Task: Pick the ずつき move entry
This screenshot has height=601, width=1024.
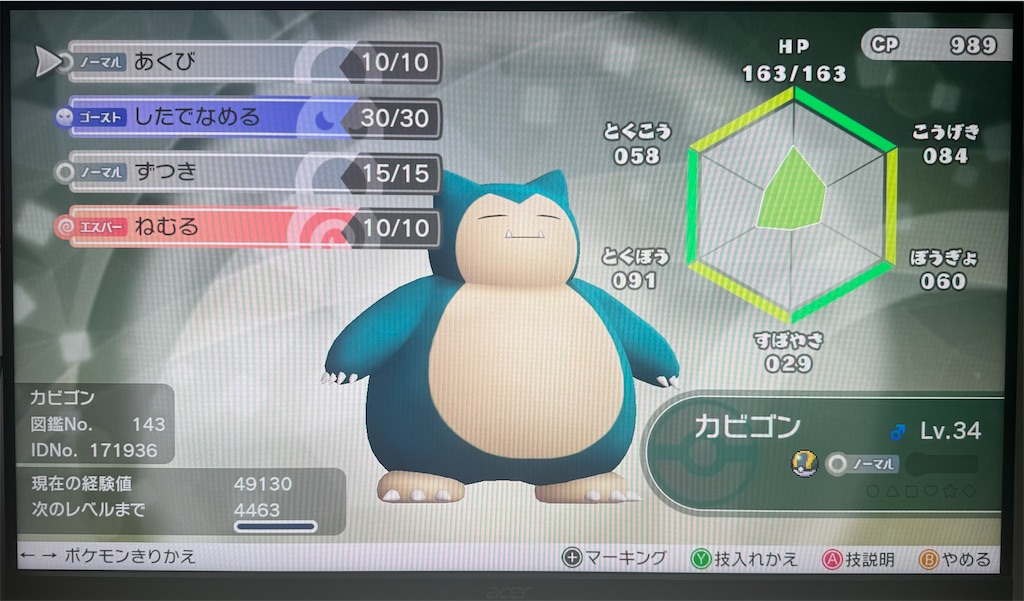Action: tap(250, 173)
